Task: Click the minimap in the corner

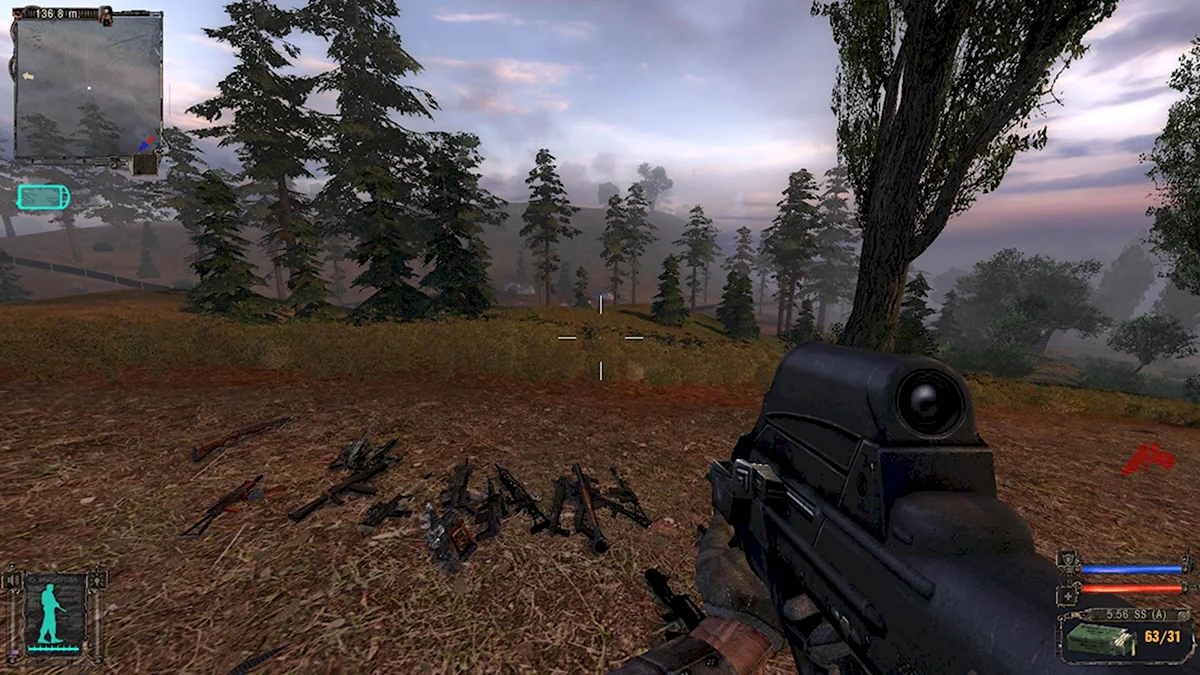Action: tap(87, 86)
